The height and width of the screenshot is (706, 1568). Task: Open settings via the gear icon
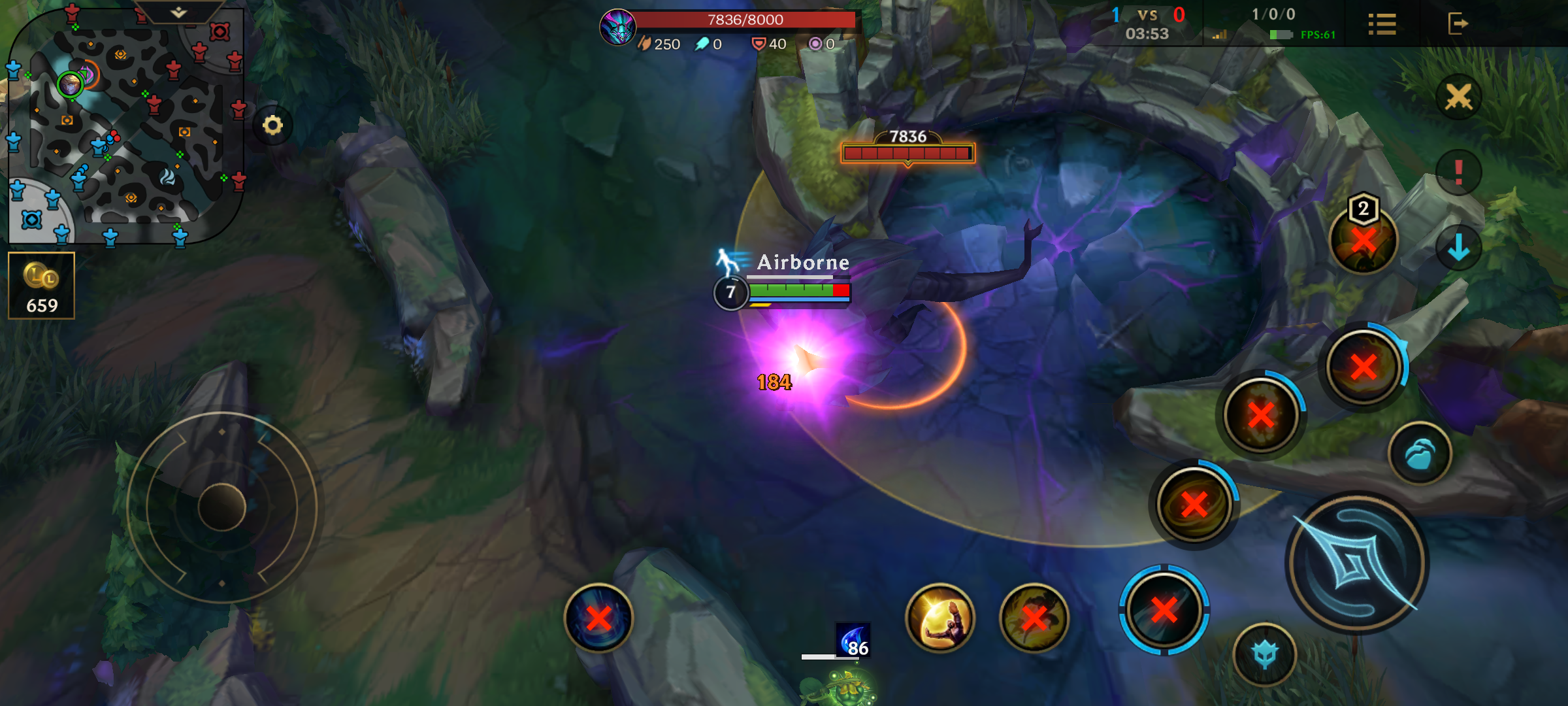272,125
